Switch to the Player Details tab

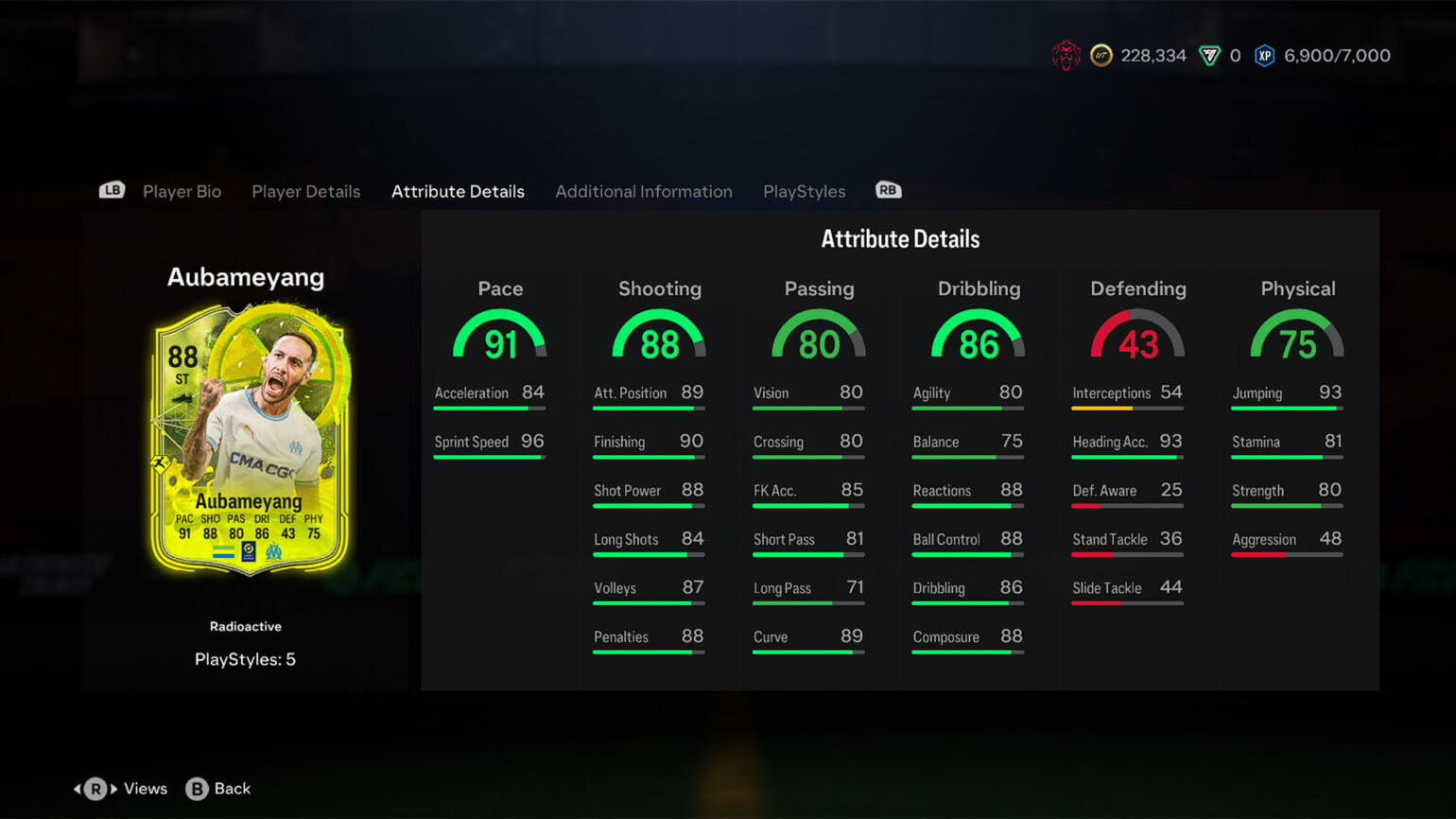coord(305,191)
